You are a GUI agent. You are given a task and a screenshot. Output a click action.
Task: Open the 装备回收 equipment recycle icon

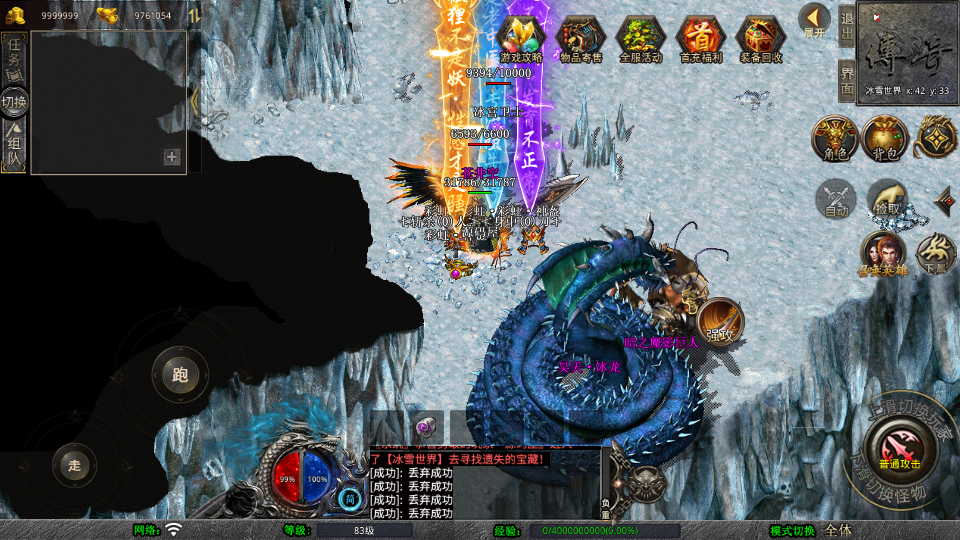tap(762, 38)
